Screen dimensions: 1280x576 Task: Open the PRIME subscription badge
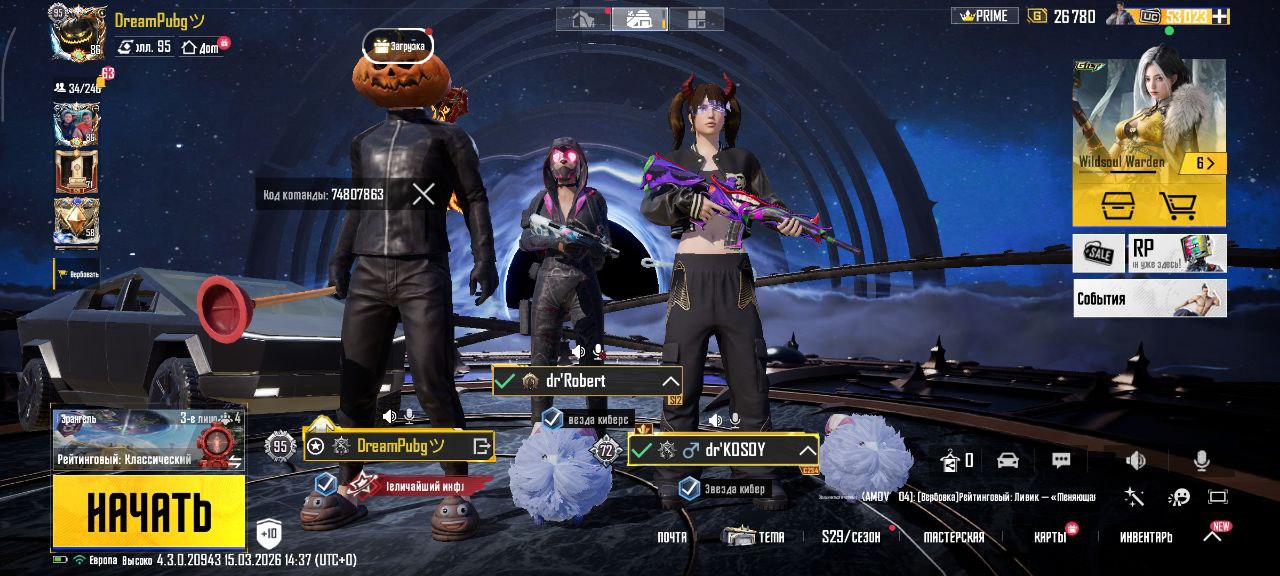pyautogui.click(x=984, y=16)
